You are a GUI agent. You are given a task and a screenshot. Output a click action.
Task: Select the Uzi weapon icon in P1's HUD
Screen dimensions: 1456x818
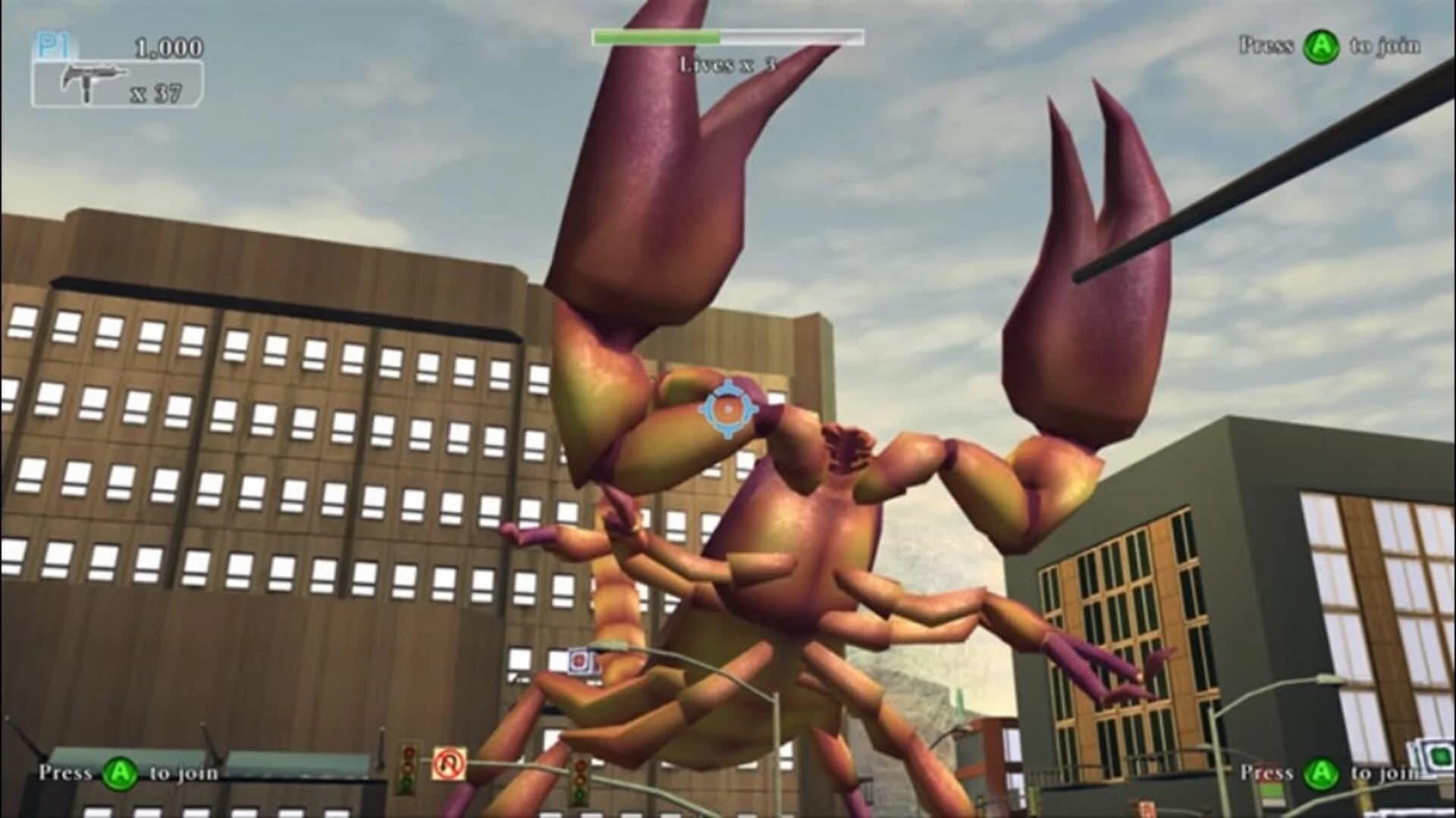click(91, 78)
